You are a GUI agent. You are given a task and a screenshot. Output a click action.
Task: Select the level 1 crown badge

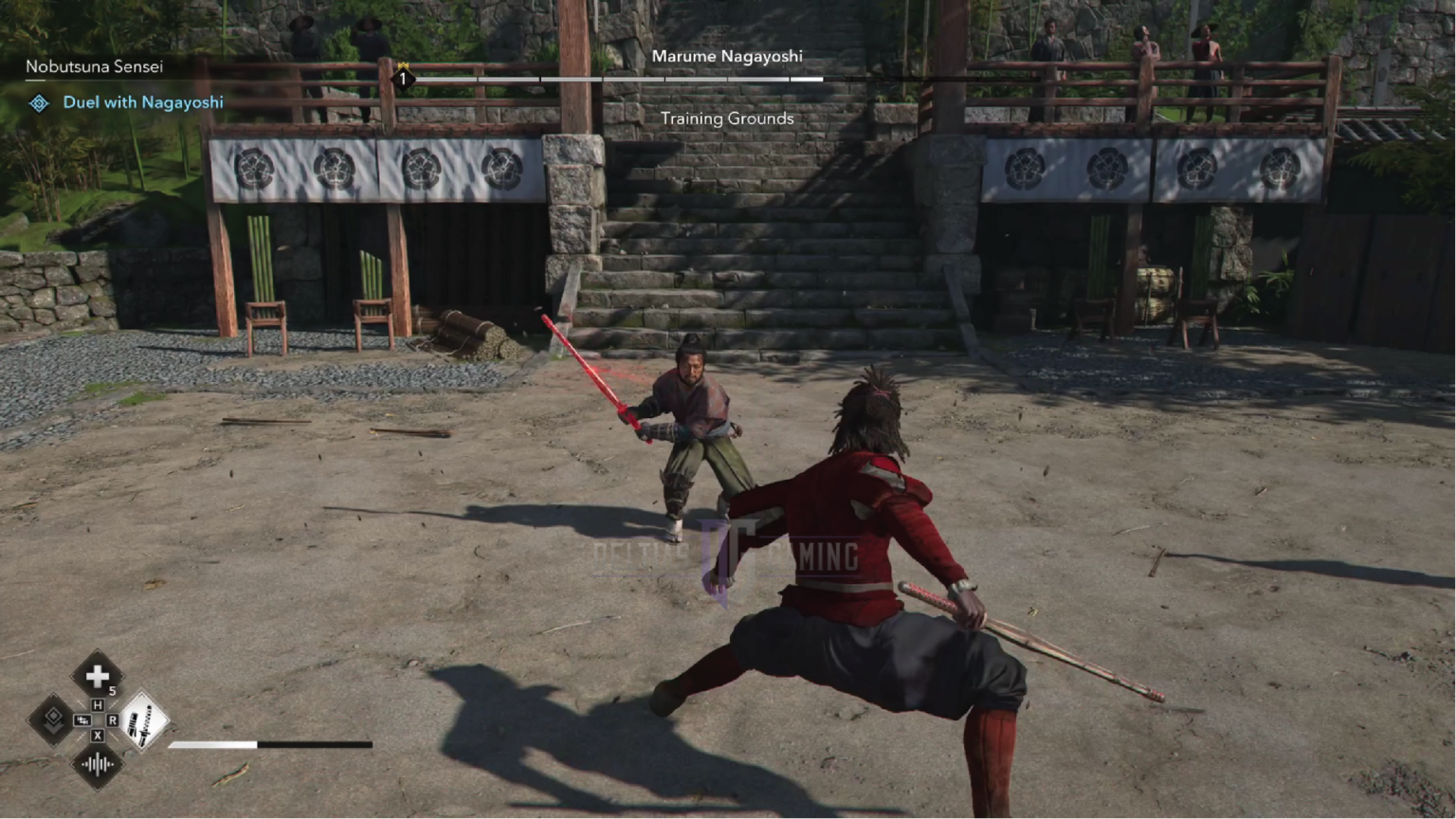[x=402, y=76]
